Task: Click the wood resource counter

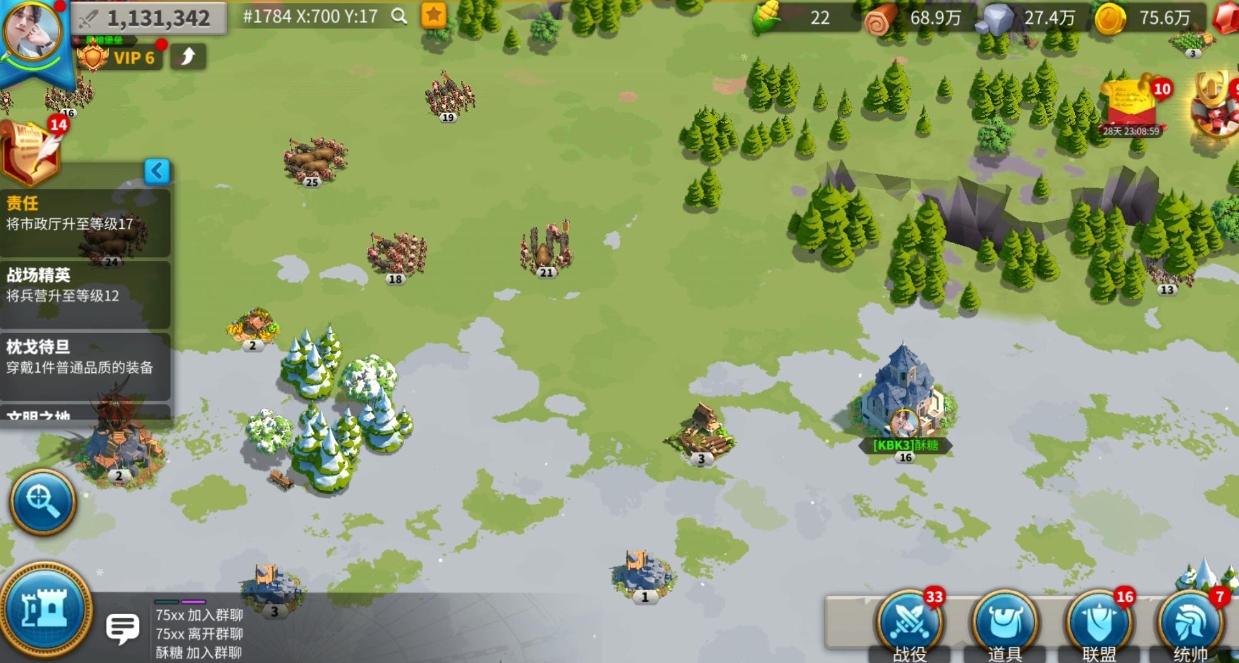Action: tap(912, 18)
